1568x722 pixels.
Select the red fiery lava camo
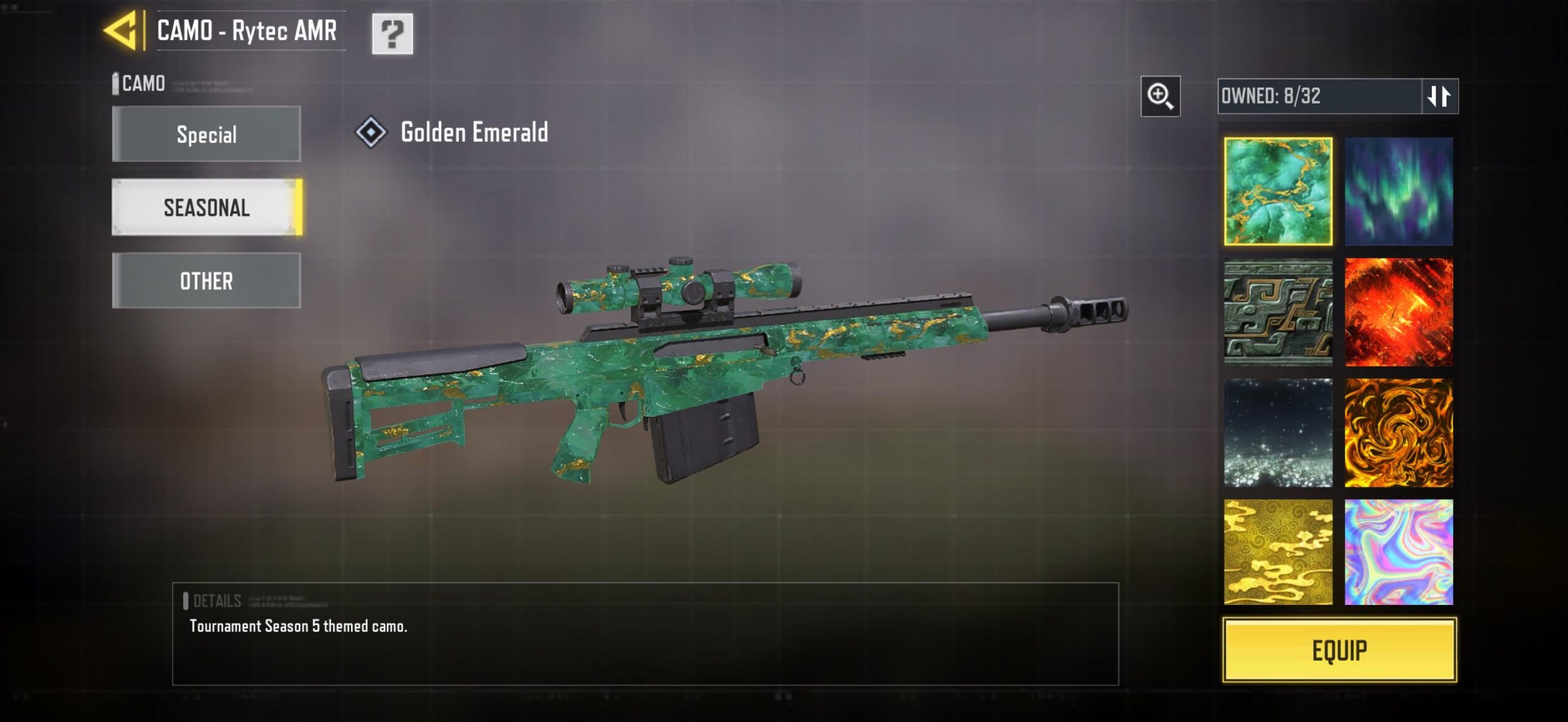coord(1398,312)
